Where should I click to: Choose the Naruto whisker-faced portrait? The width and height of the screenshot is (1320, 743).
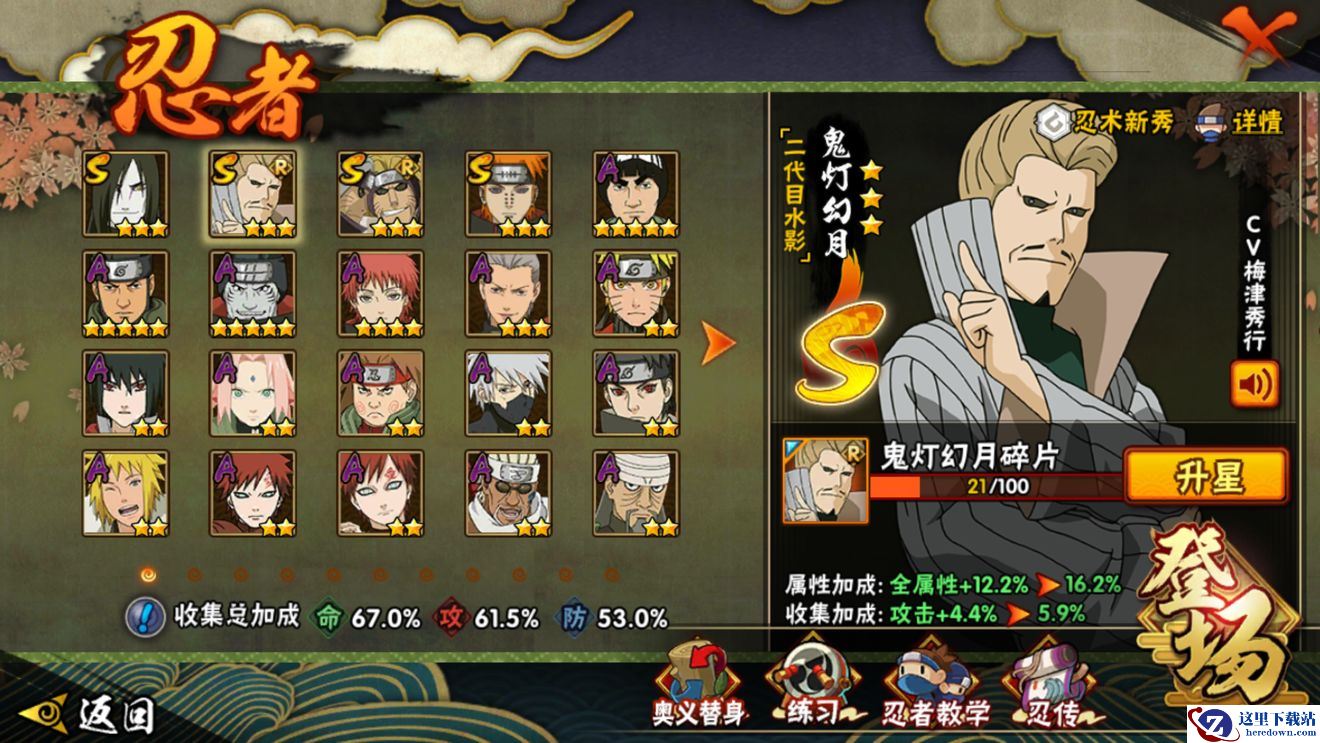636,294
